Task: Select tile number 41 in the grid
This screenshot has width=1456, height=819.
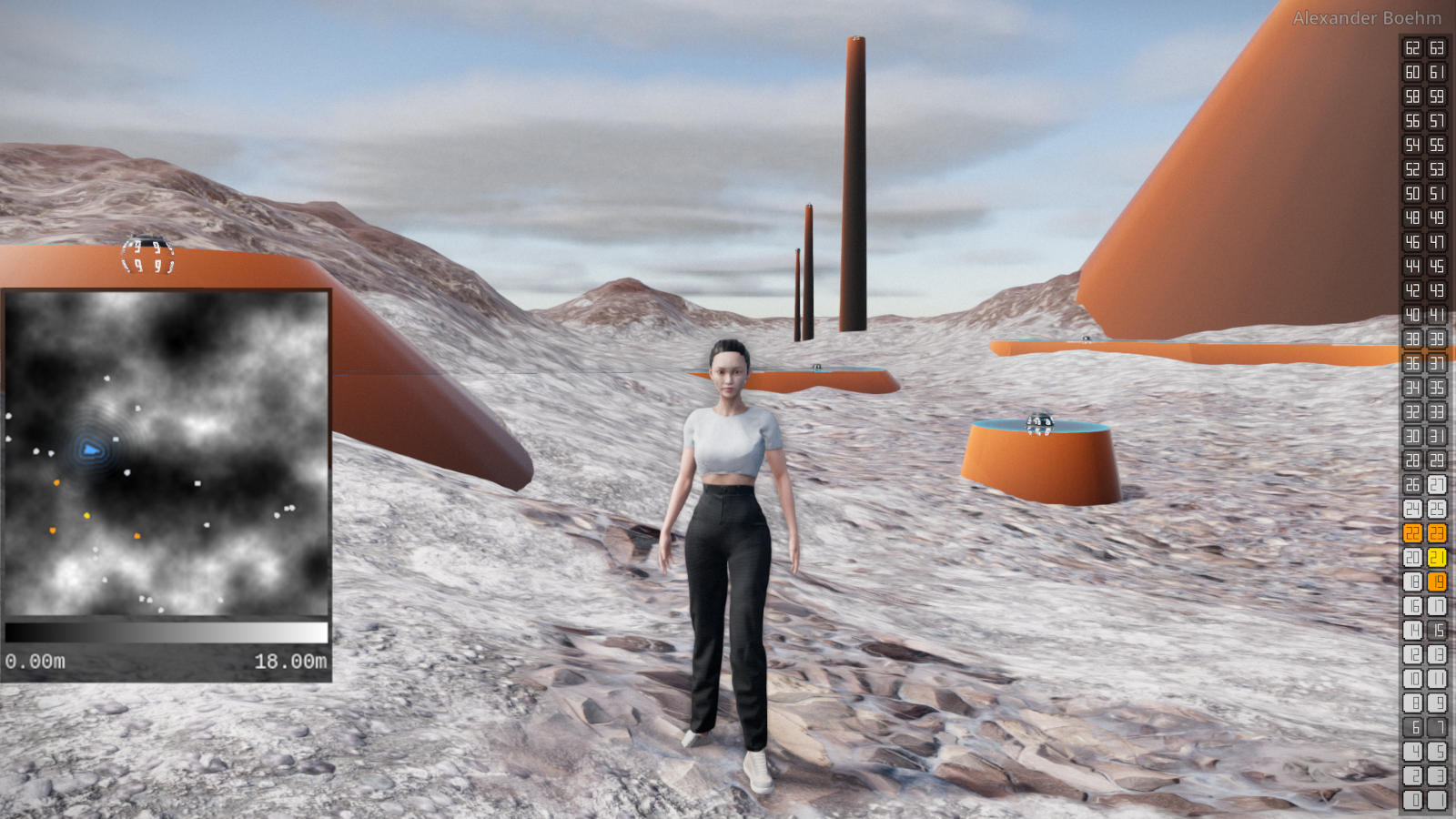Action: click(x=1437, y=315)
